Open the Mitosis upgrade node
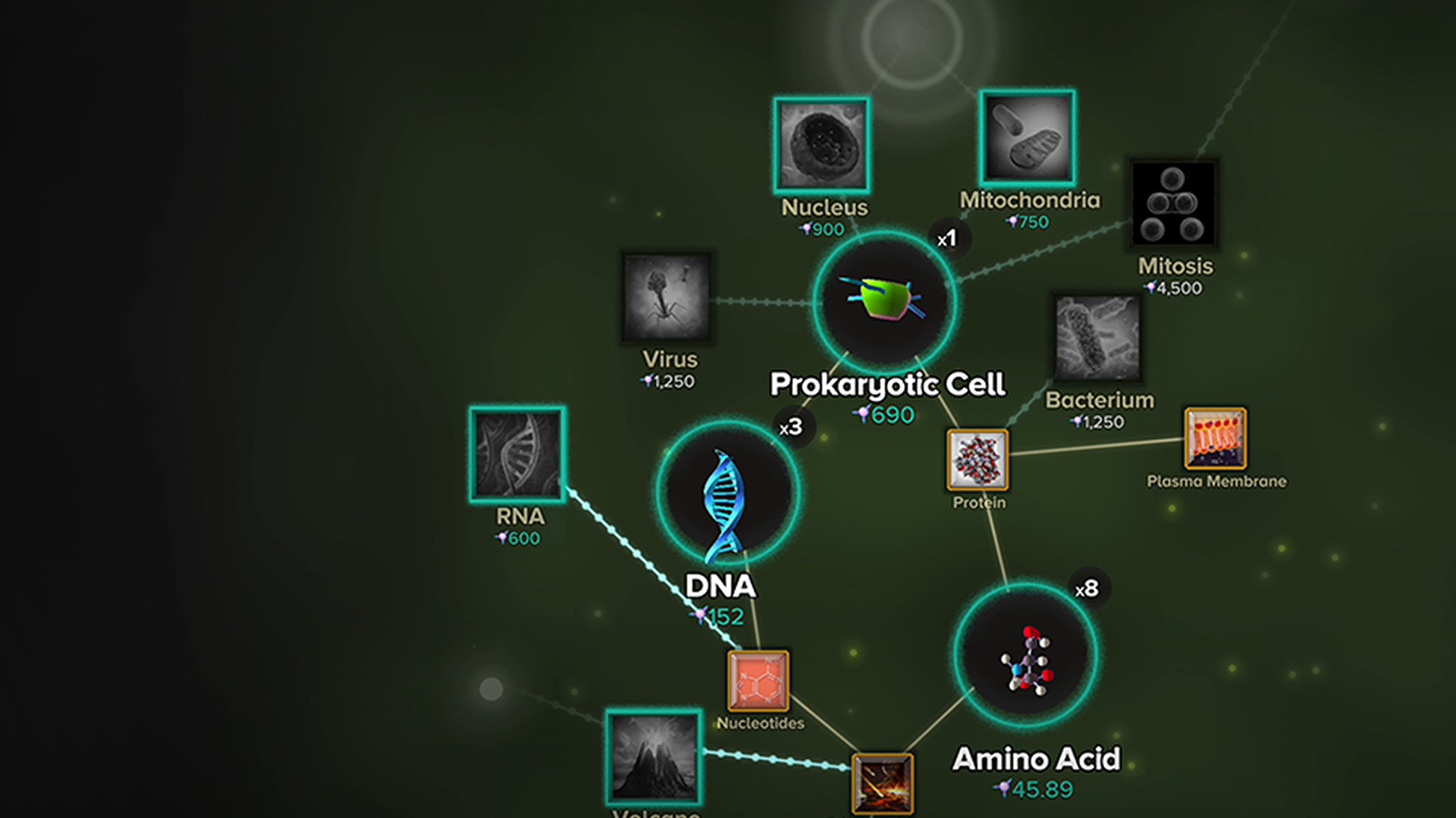 tap(1172, 203)
